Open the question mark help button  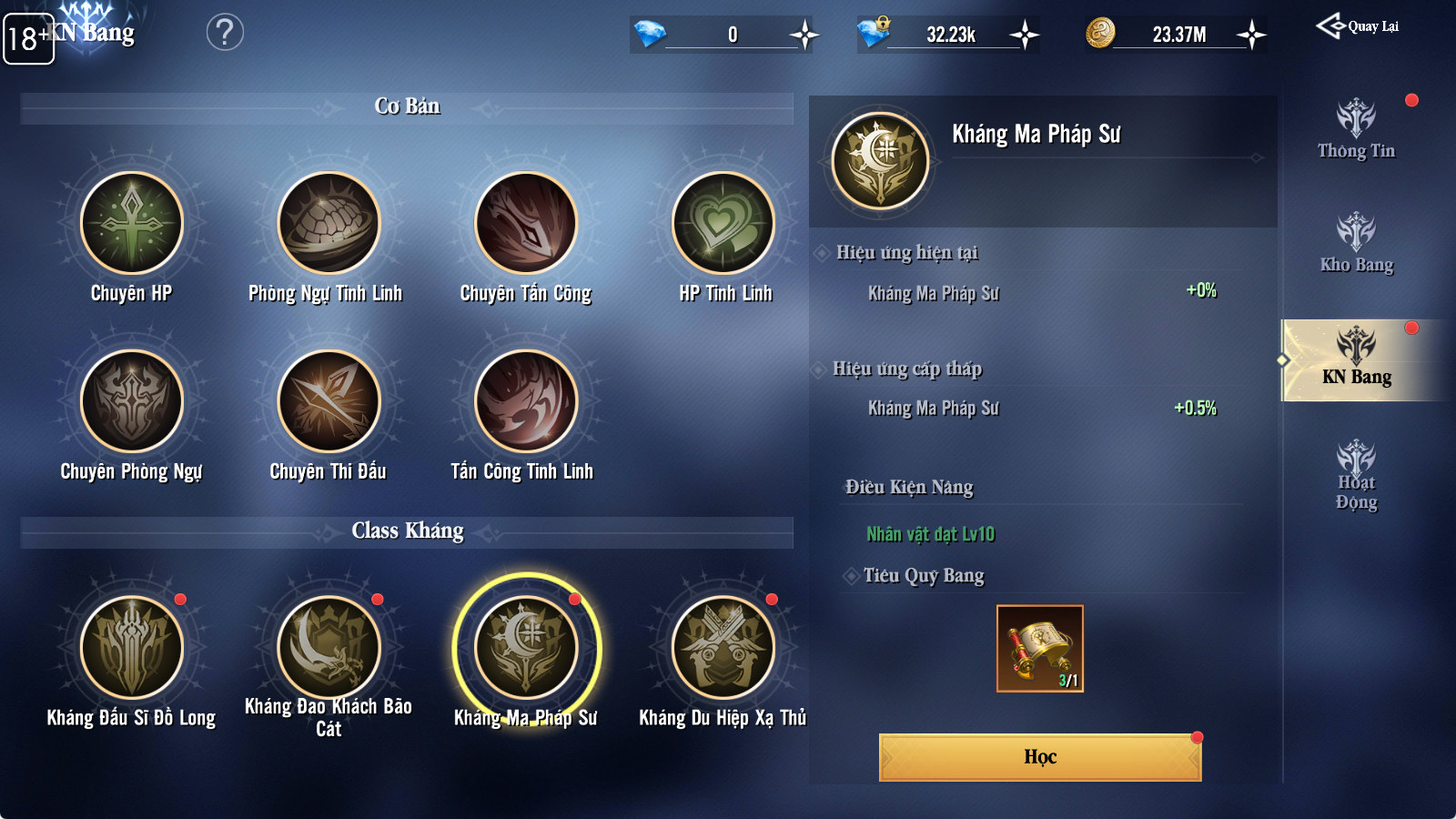click(x=225, y=33)
